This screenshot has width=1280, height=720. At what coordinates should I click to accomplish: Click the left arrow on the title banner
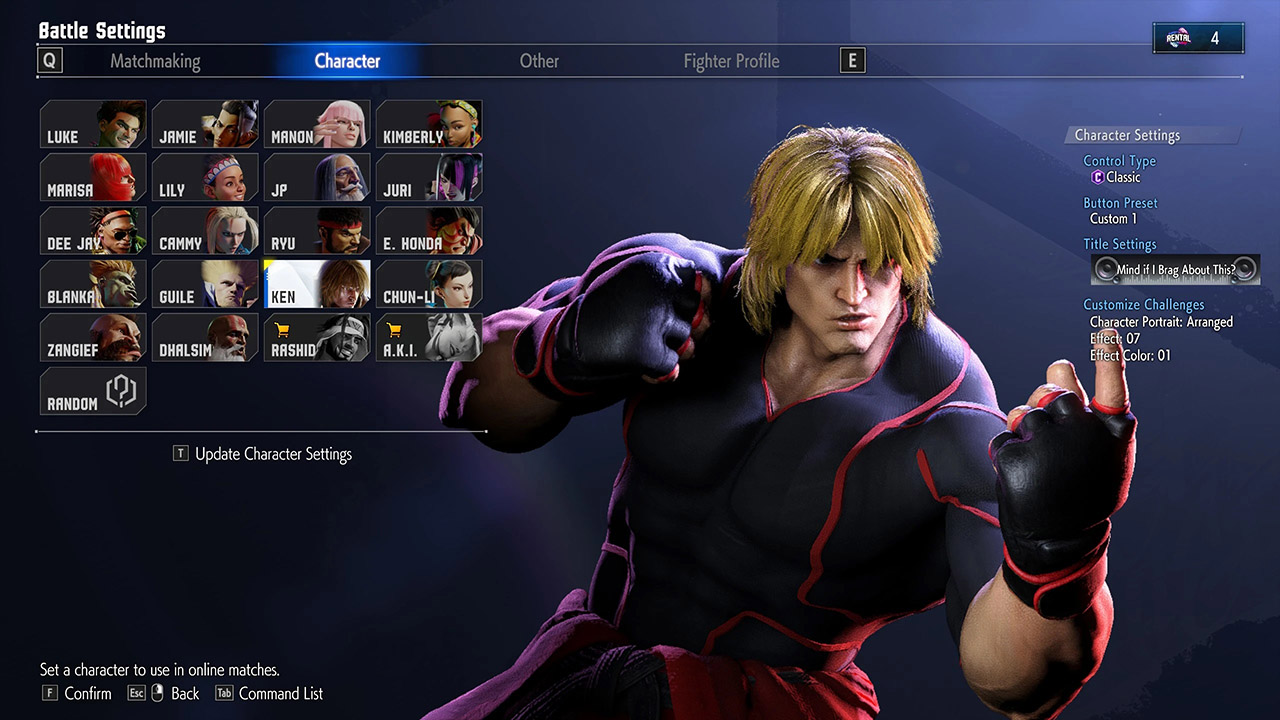[x=1106, y=269]
